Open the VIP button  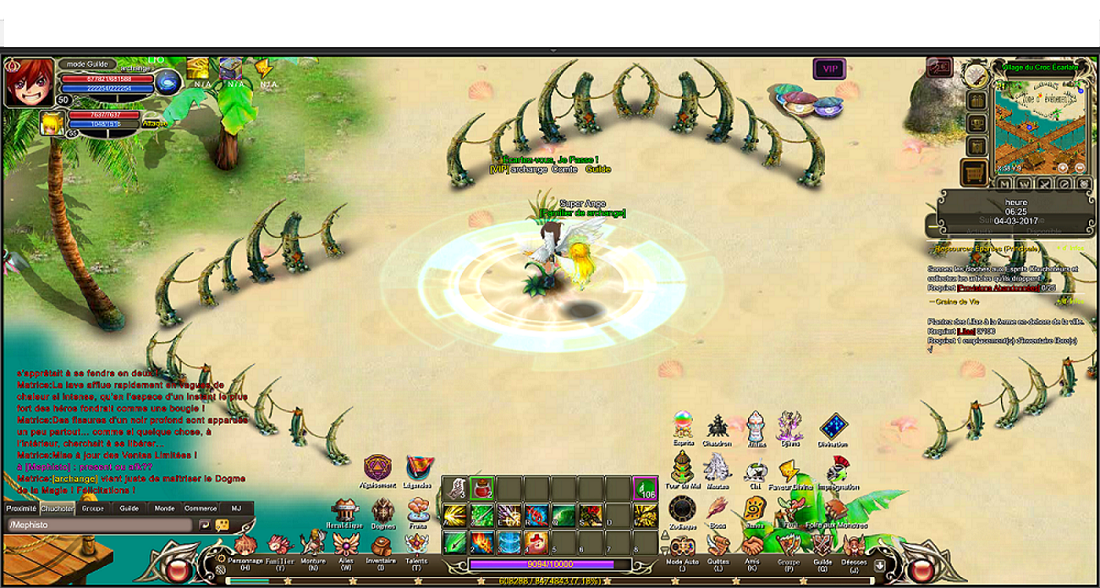[827, 68]
